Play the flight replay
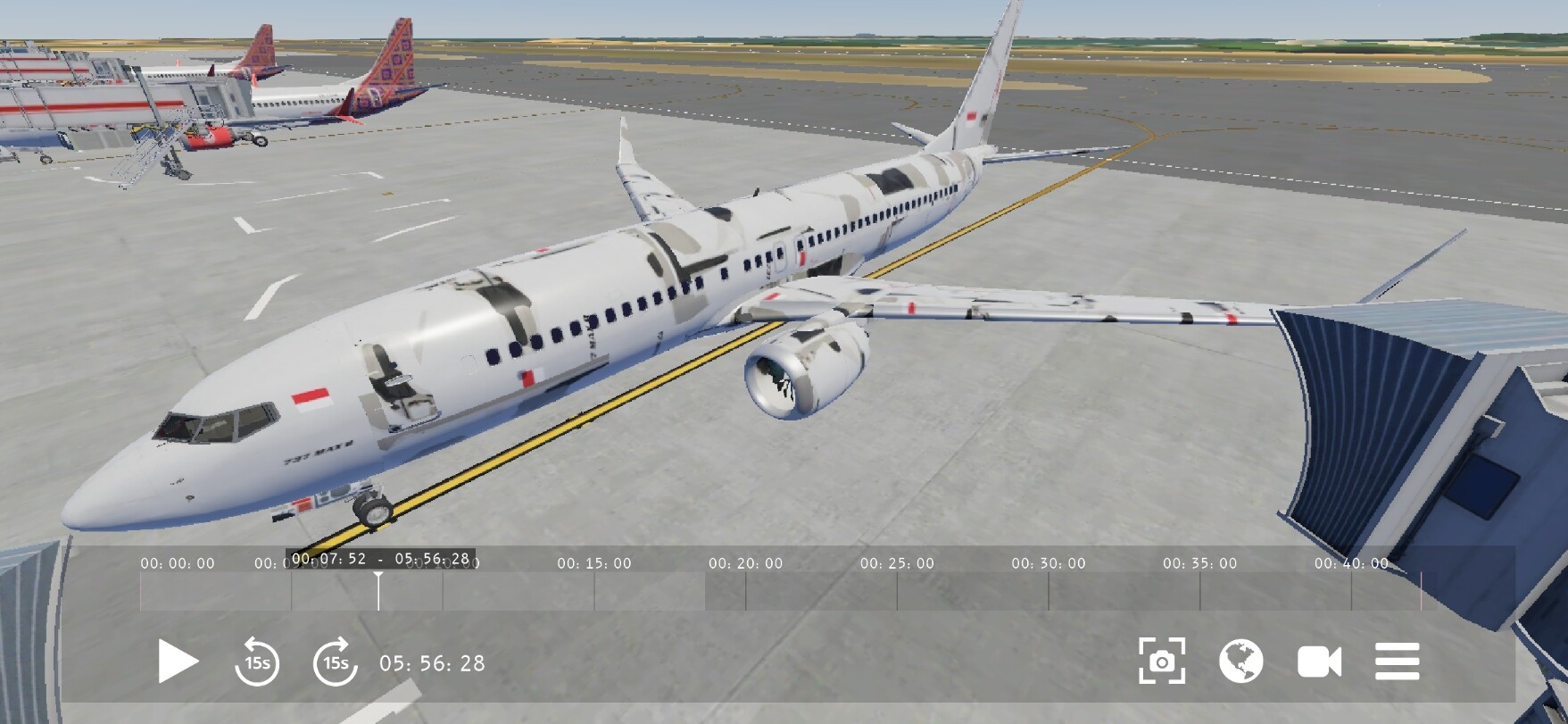 coord(178,662)
